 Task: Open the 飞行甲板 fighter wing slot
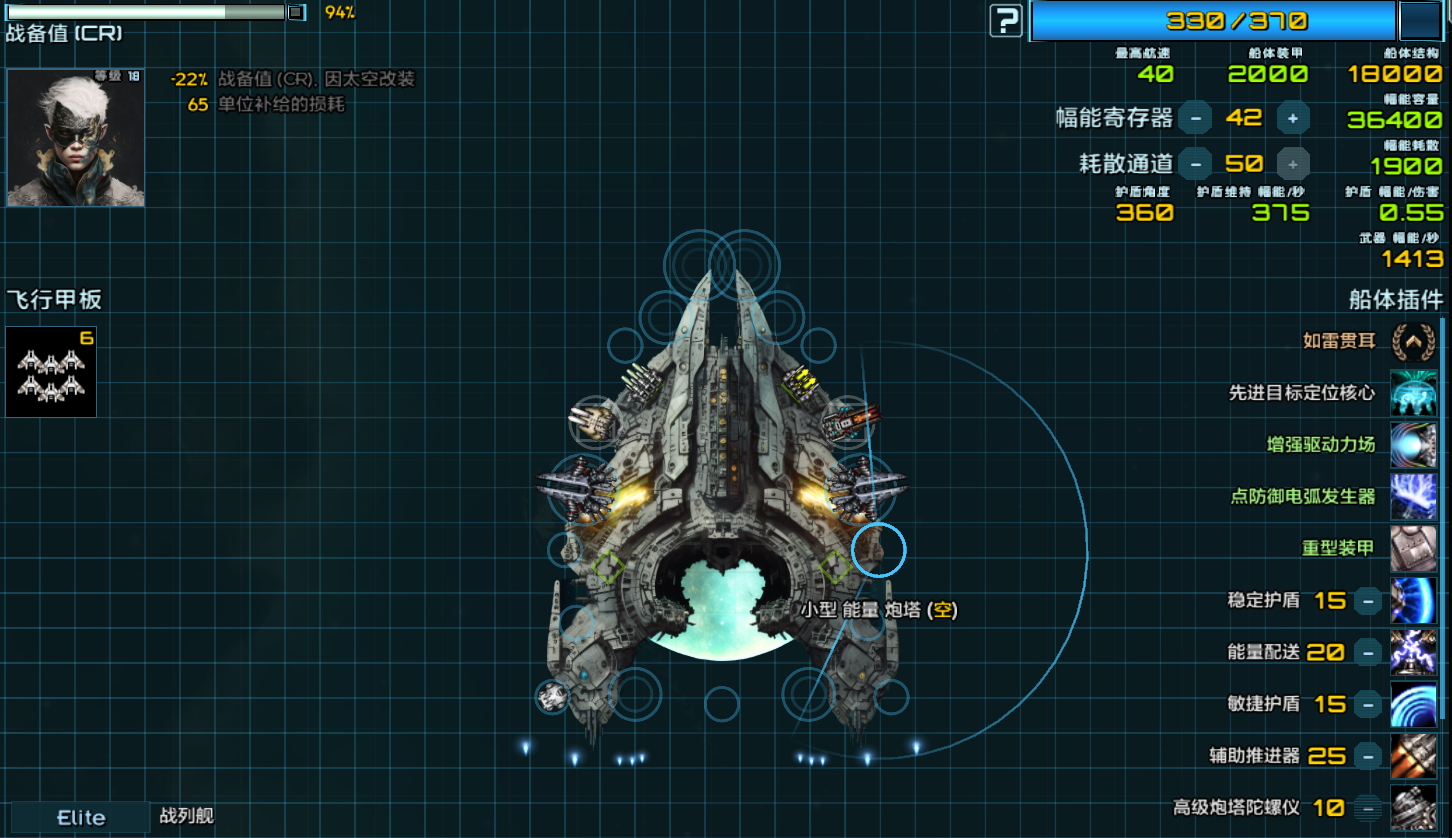51,372
